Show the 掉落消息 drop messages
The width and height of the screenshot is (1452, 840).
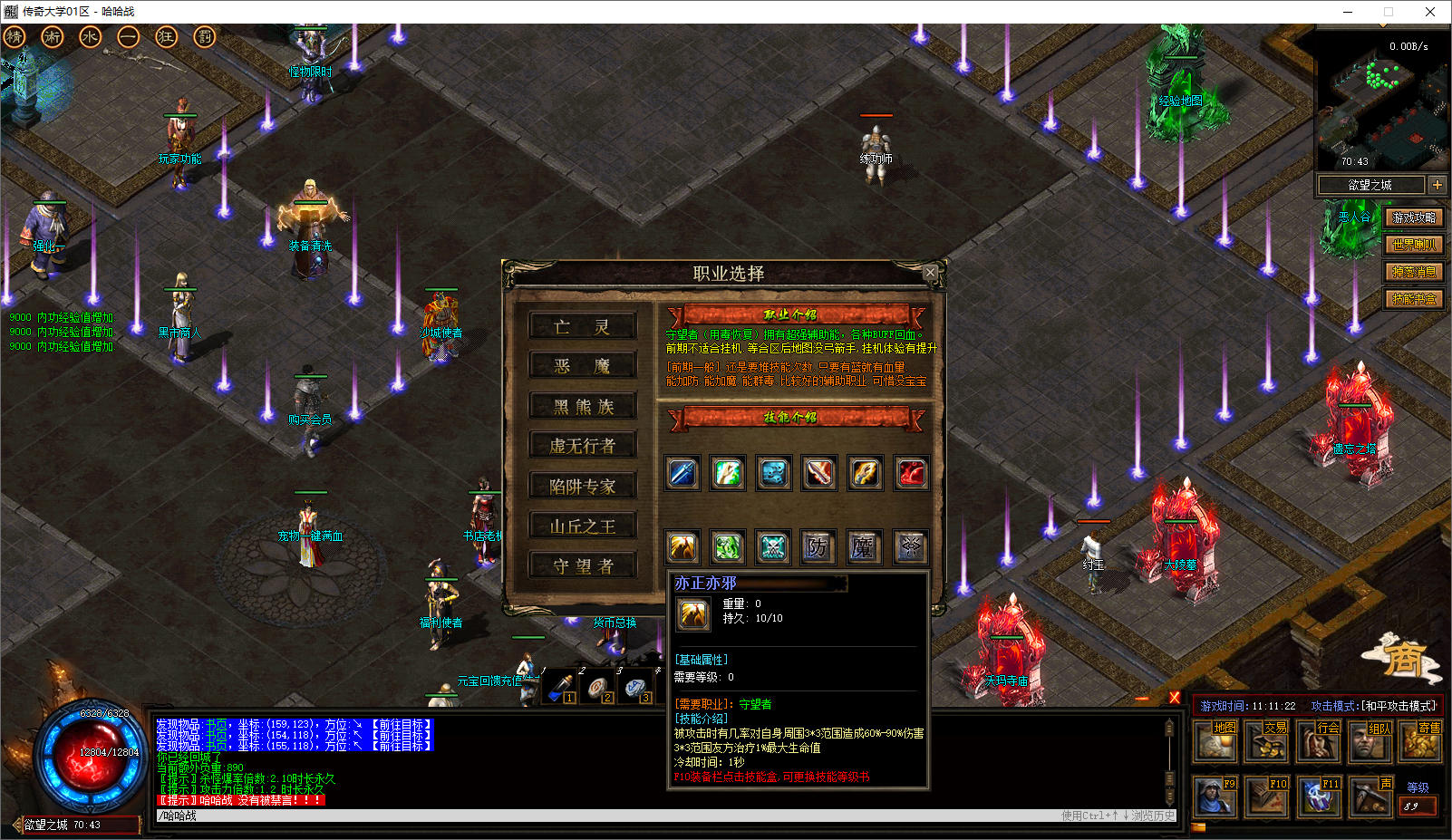1414,272
